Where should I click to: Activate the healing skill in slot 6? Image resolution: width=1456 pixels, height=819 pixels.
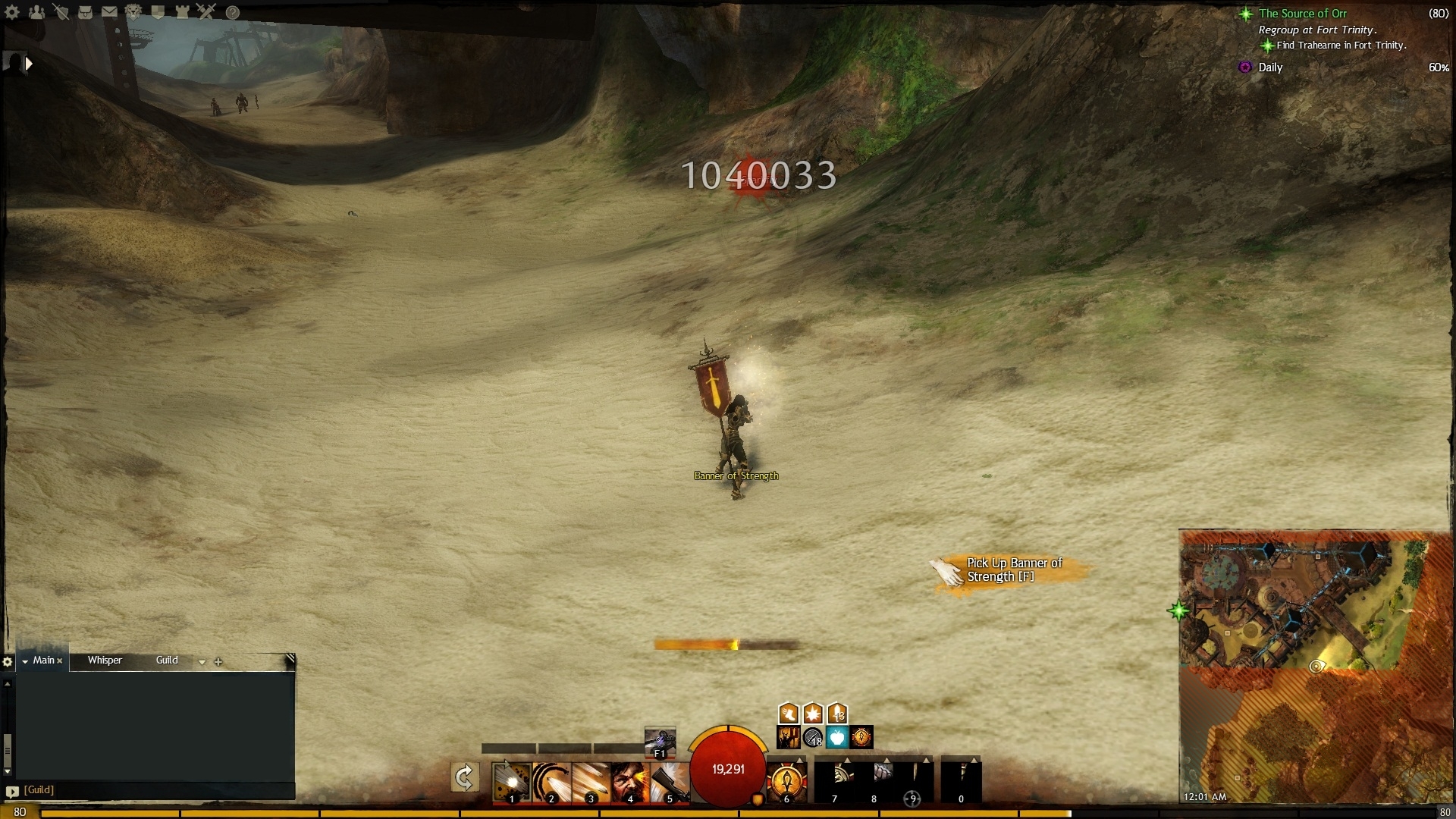[x=786, y=782]
